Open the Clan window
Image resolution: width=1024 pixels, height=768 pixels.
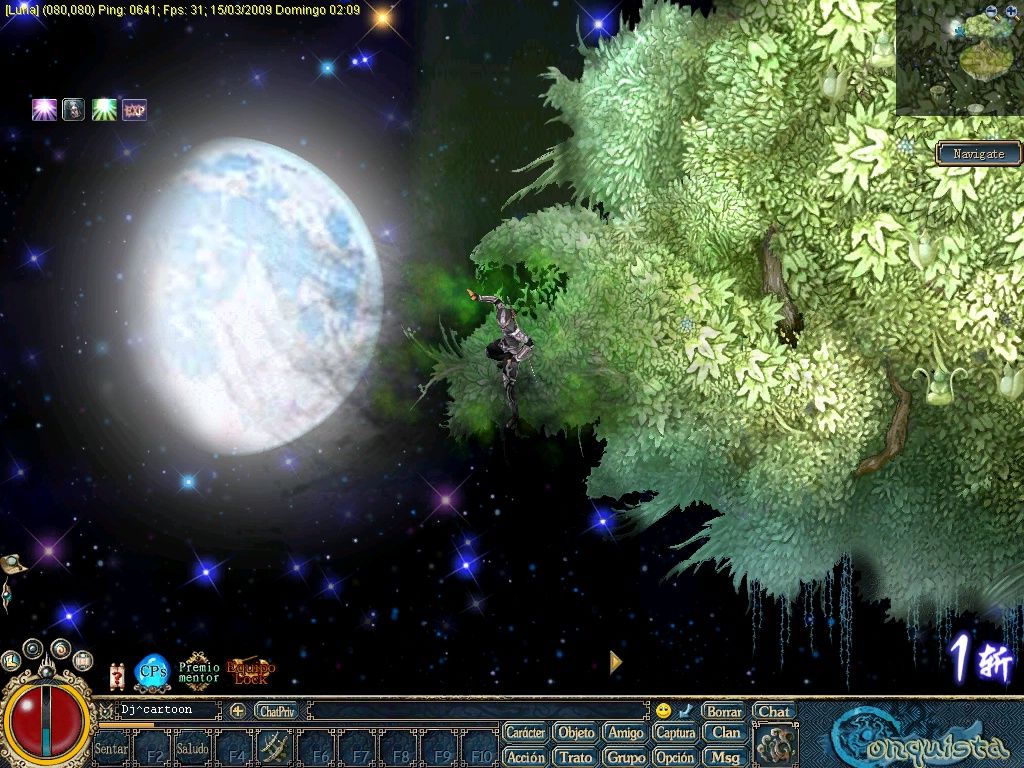pos(726,733)
